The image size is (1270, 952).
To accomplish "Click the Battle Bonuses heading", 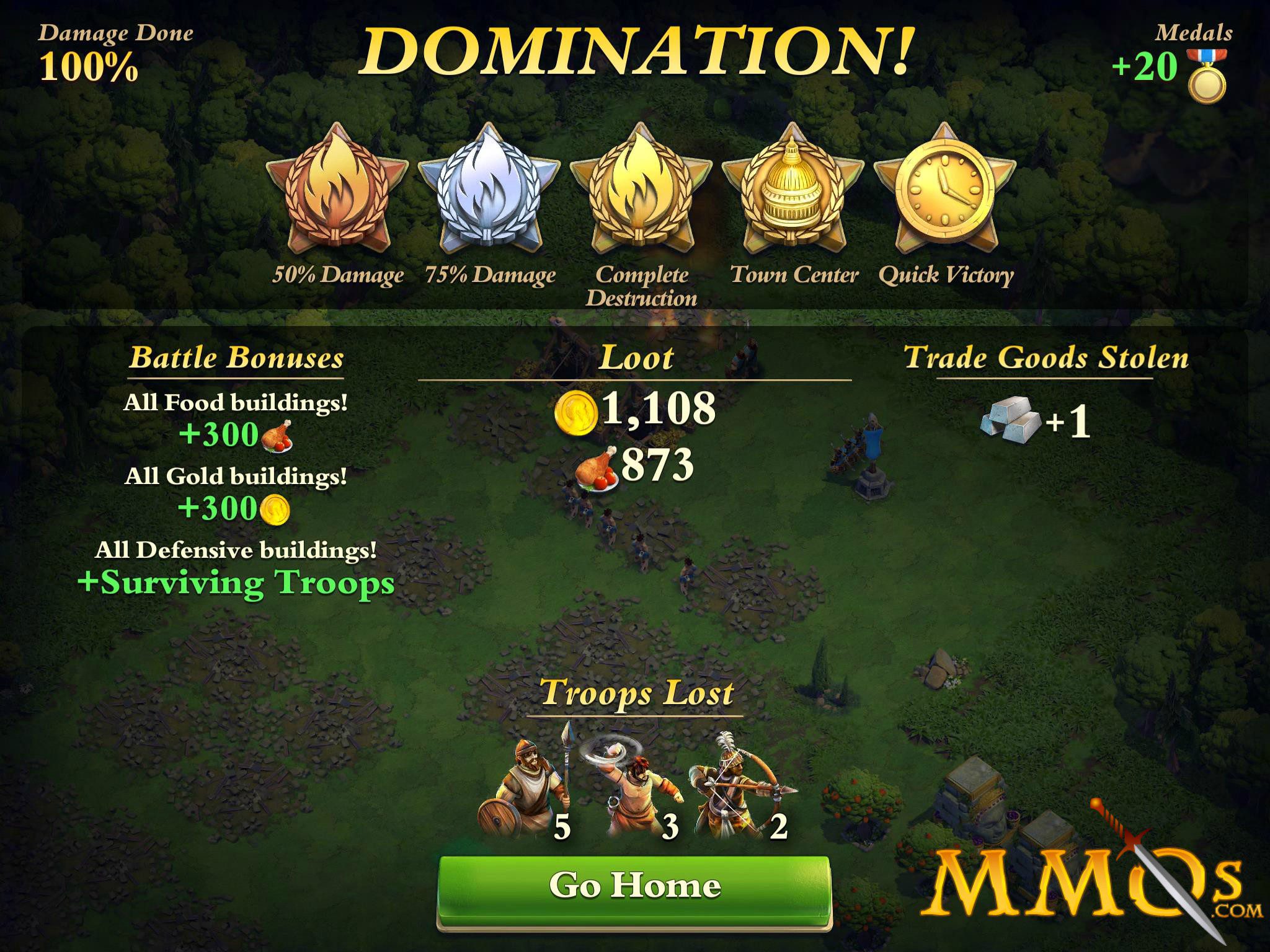I will [x=238, y=358].
